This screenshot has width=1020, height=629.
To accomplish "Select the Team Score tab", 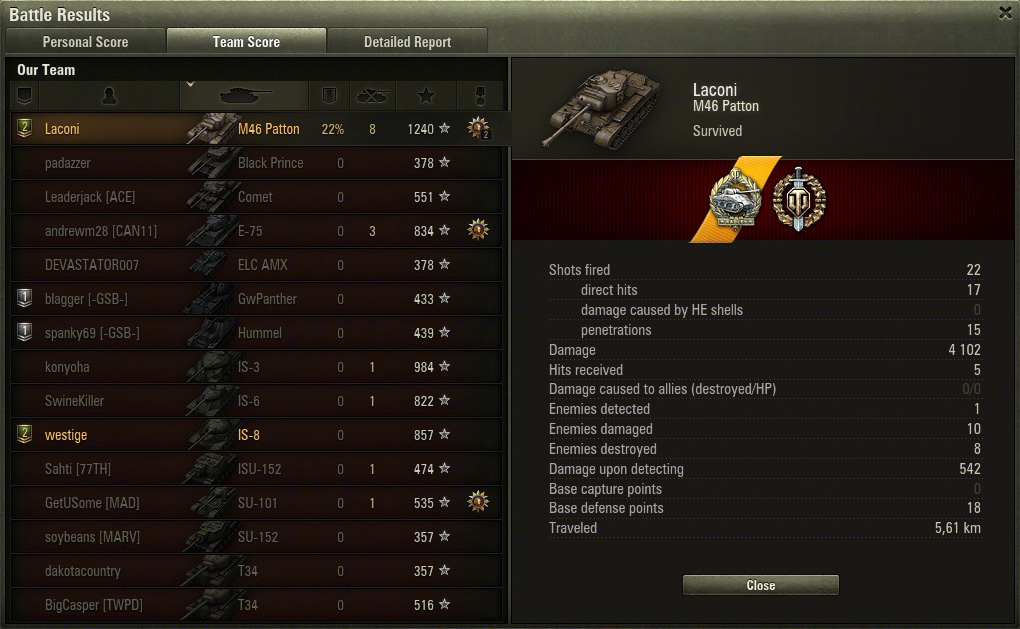I will click(246, 42).
